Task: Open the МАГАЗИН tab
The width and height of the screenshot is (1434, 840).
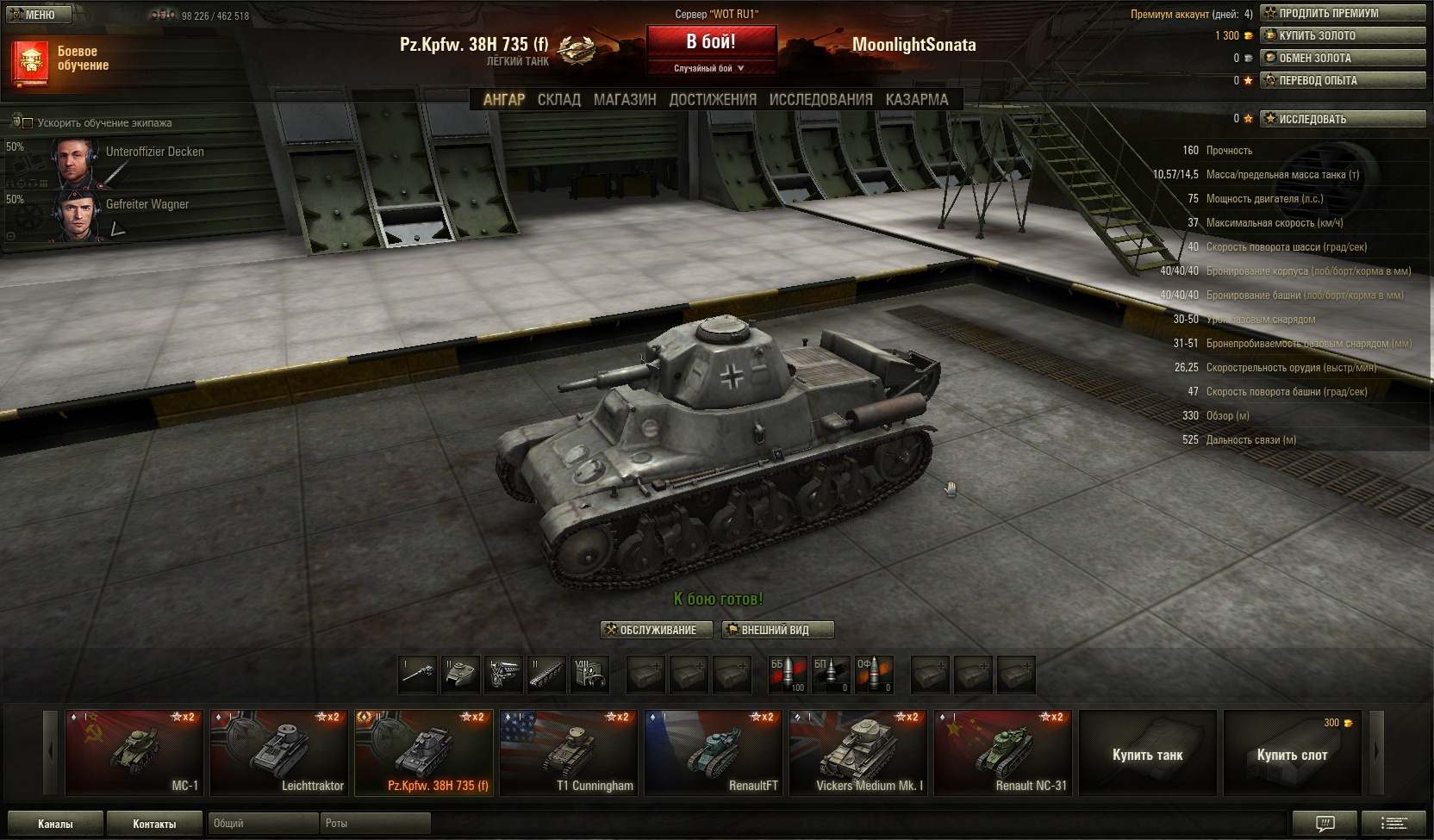Action: pyautogui.click(x=625, y=100)
